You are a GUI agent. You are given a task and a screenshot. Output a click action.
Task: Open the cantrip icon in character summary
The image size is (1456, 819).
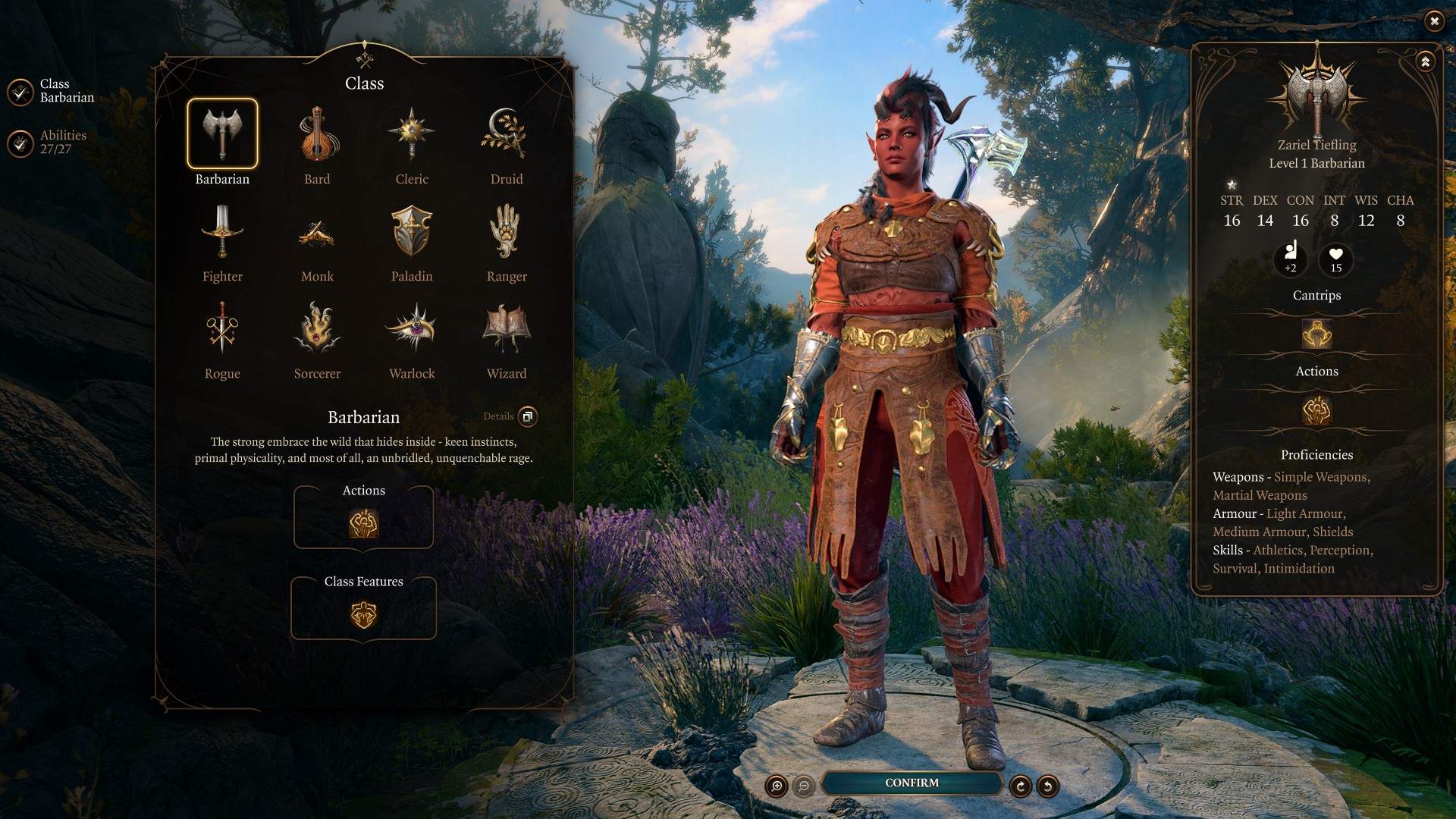pyautogui.click(x=1316, y=334)
